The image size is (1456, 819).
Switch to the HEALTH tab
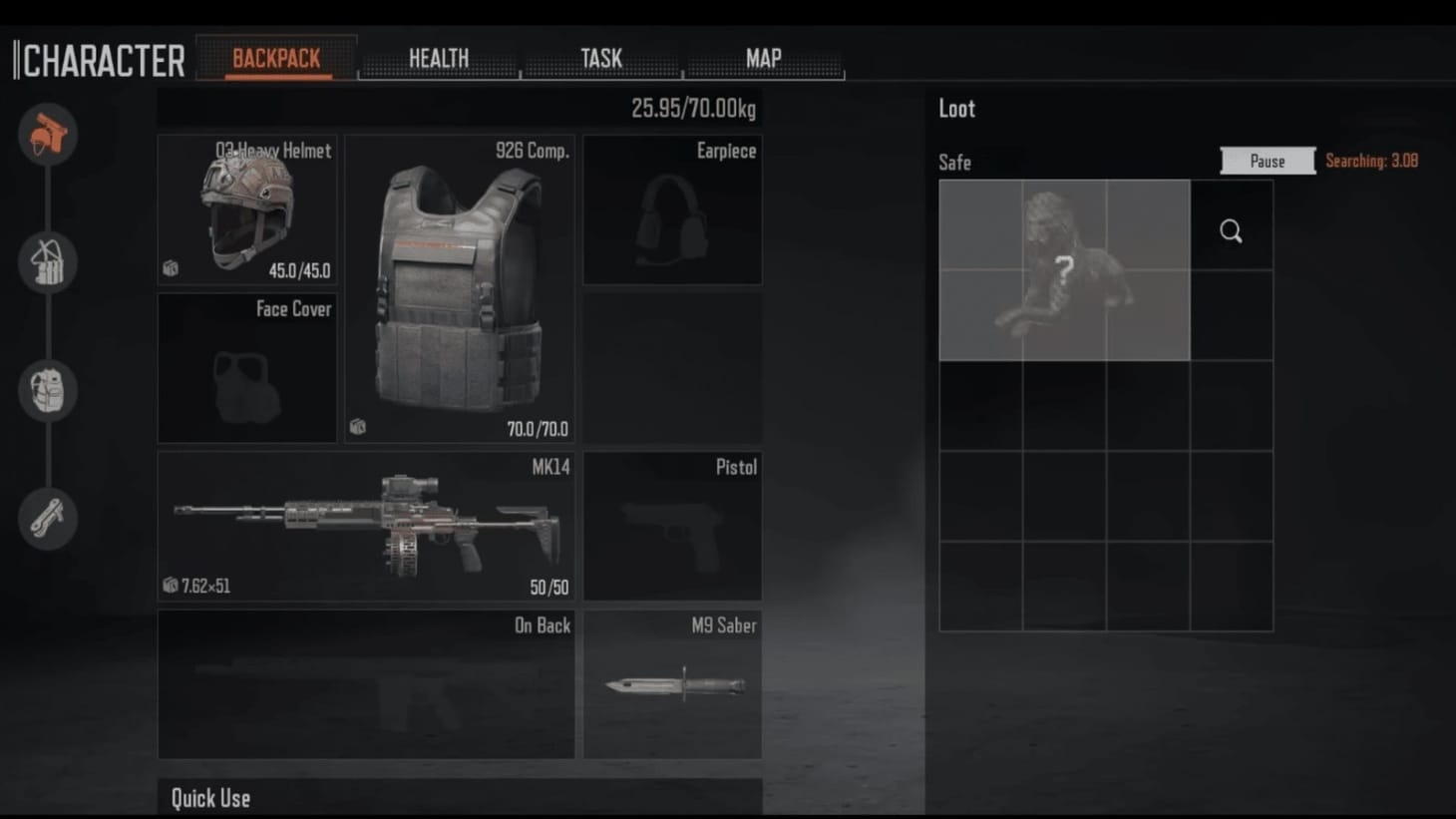tap(439, 59)
